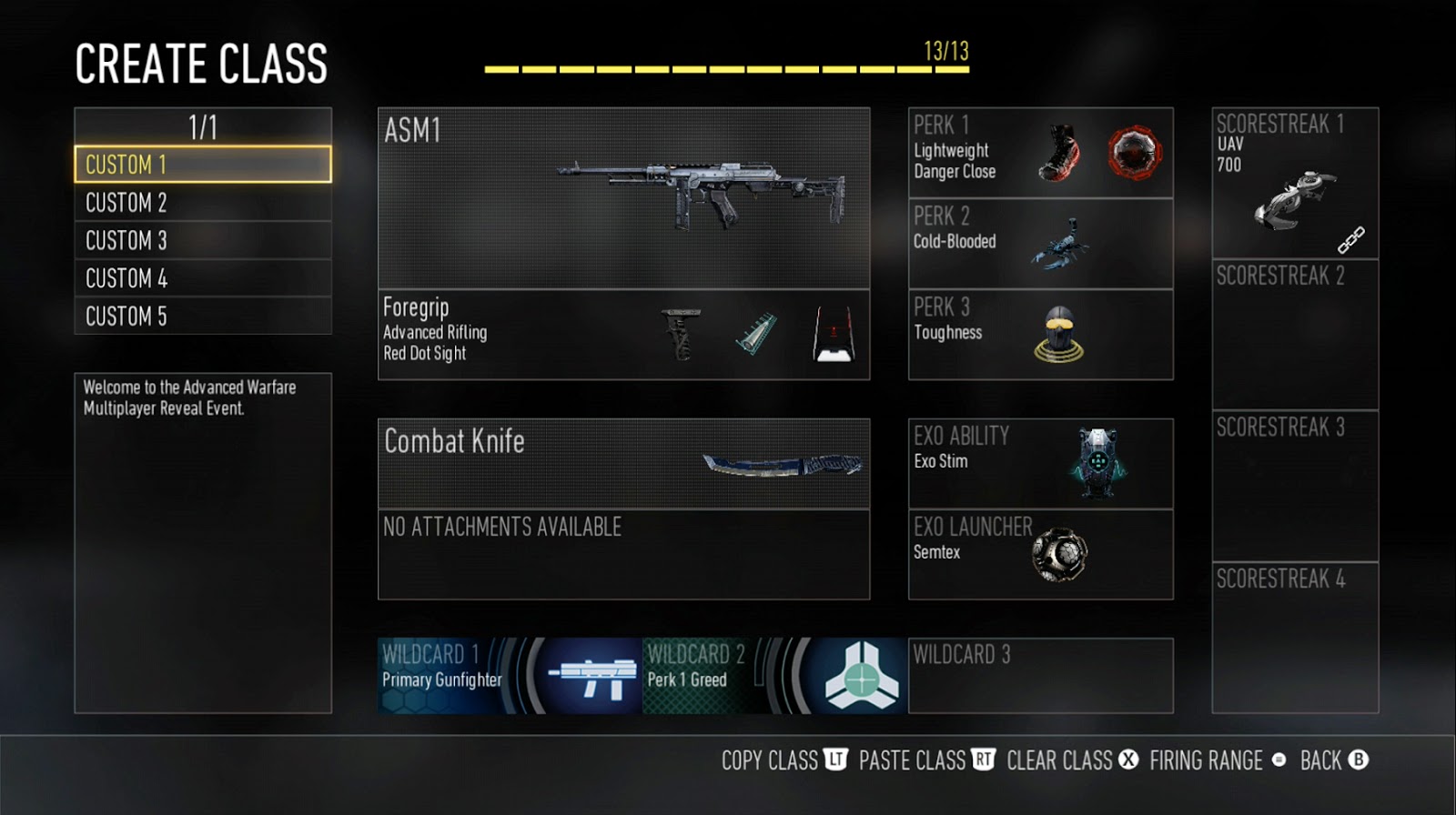Choose Wildcard 1 Primary Gunfighter
The height and width of the screenshot is (815, 1456).
pos(510,675)
